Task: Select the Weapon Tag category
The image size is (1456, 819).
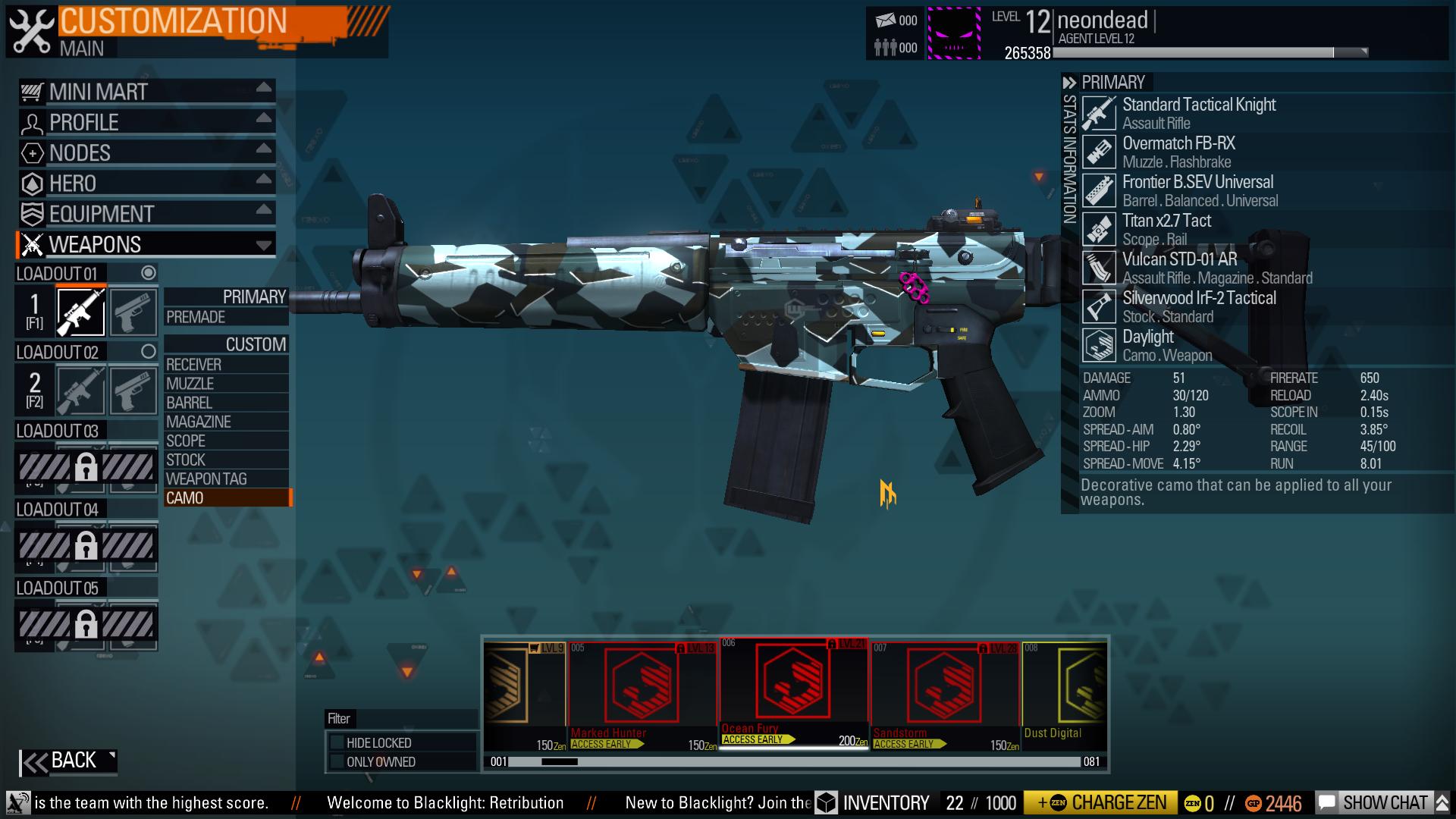Action: pos(225,479)
